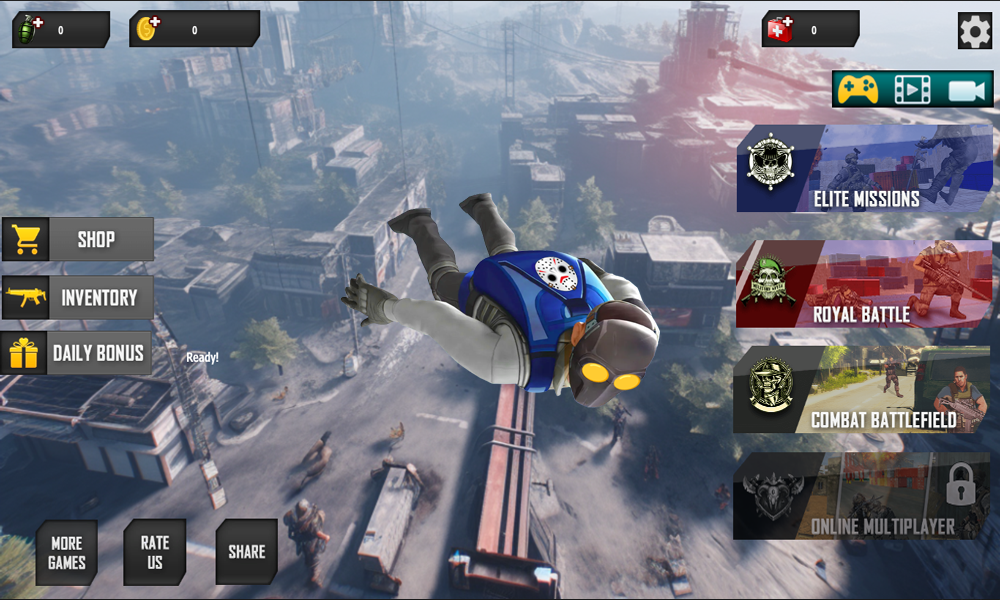Click the video camera icon
Screen dimensions: 1000x600
[967, 90]
